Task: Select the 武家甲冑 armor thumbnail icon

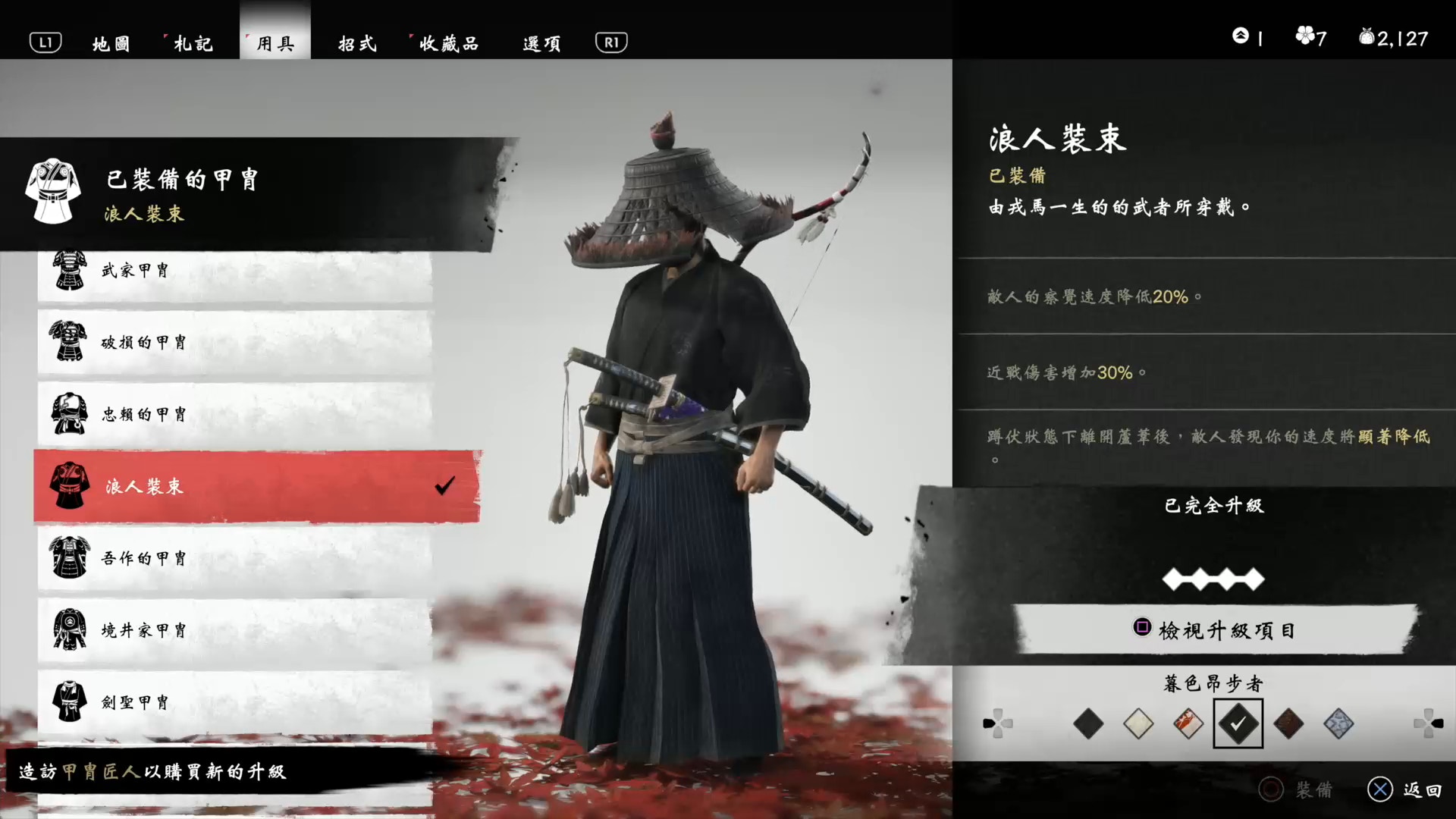Action: (70, 269)
